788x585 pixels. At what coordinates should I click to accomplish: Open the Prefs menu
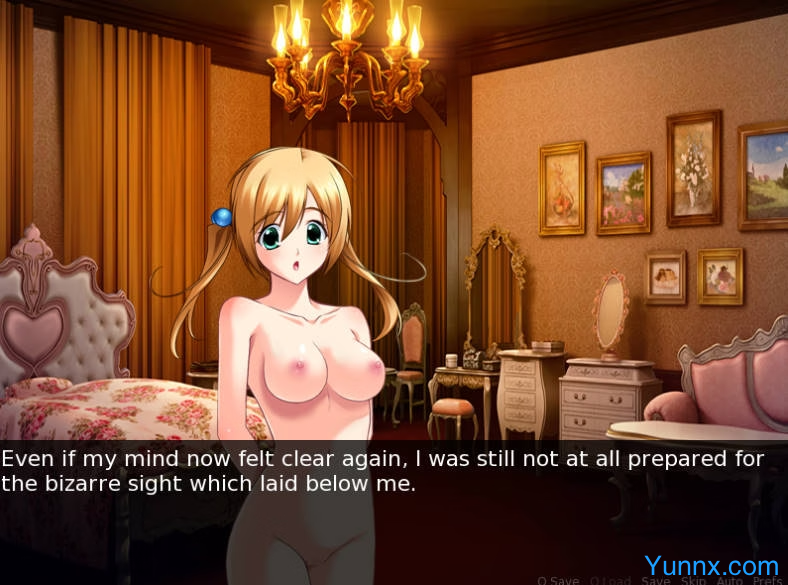pyautogui.click(x=767, y=580)
